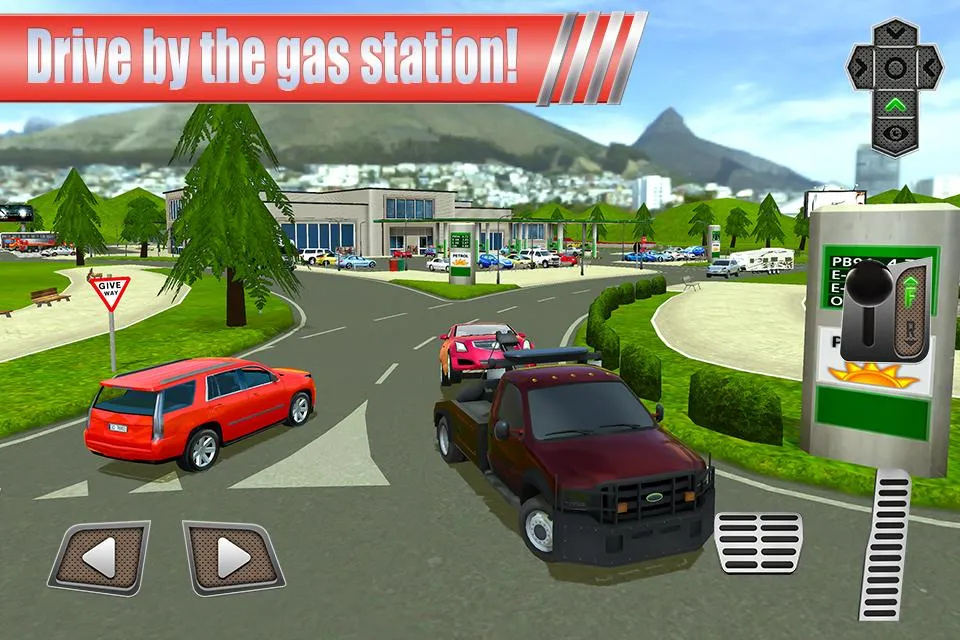This screenshot has width=960, height=640.
Task: Tap the brake pedal
Action: click(759, 542)
